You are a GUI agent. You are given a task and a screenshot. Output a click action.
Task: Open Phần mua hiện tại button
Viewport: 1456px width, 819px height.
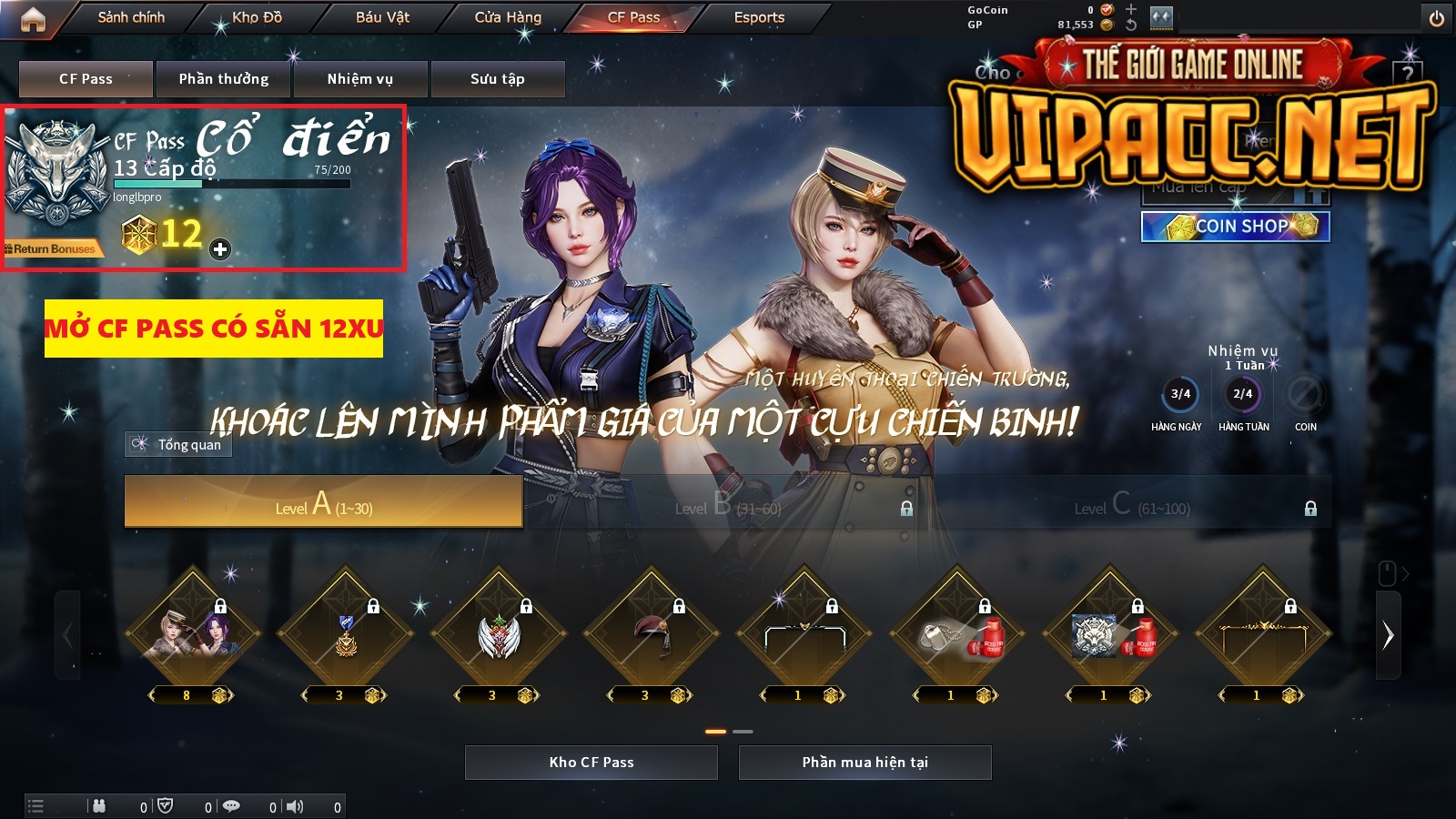click(x=864, y=763)
